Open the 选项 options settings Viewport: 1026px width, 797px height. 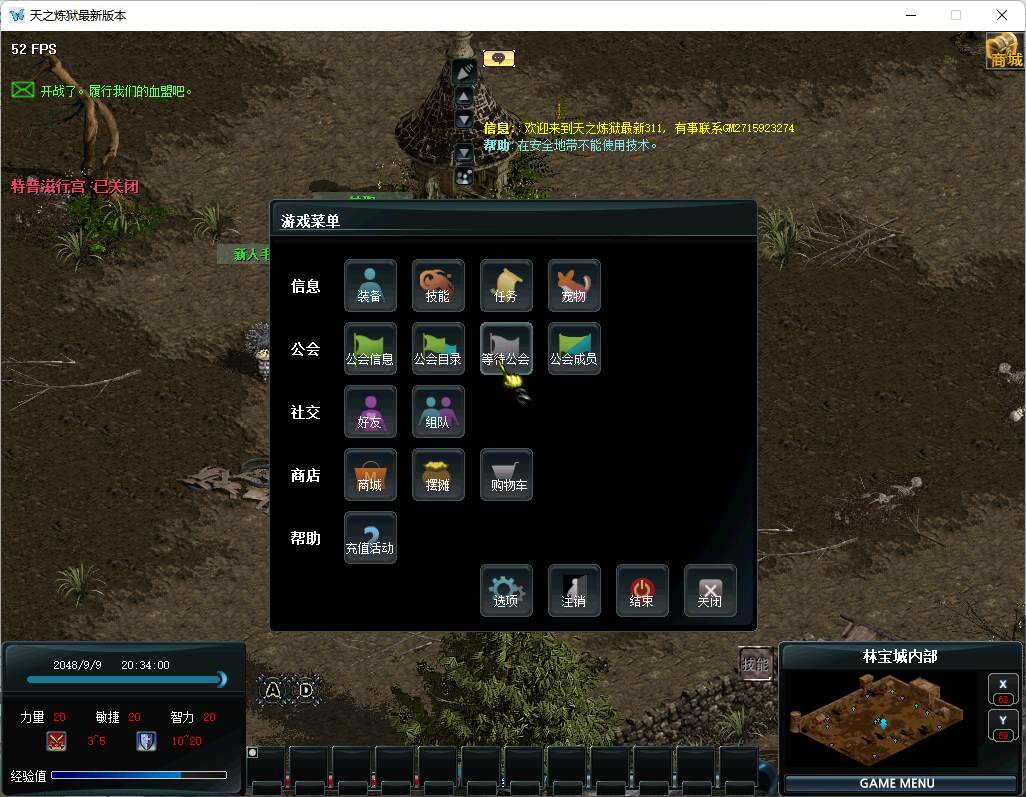pos(506,591)
